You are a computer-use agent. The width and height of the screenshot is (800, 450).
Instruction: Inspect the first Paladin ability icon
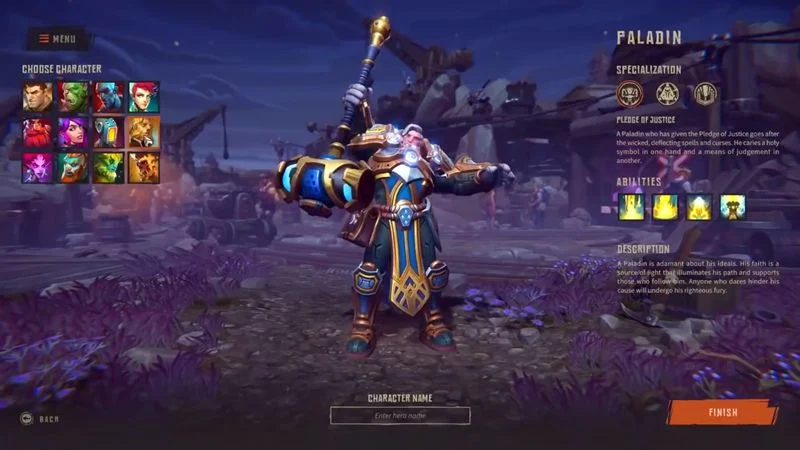(x=630, y=207)
